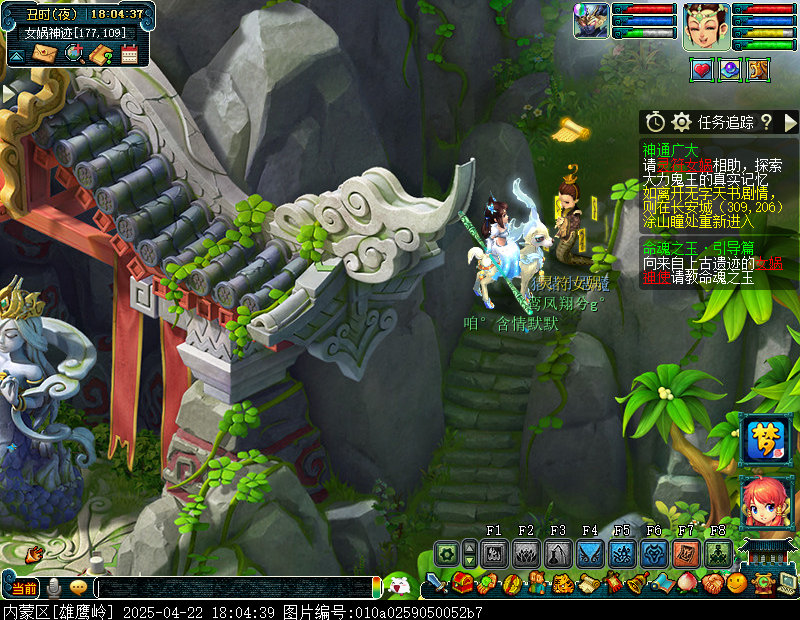800x620 pixels.
Task: Collapse quest tracker with the arrow button
Action: [x=790, y=122]
